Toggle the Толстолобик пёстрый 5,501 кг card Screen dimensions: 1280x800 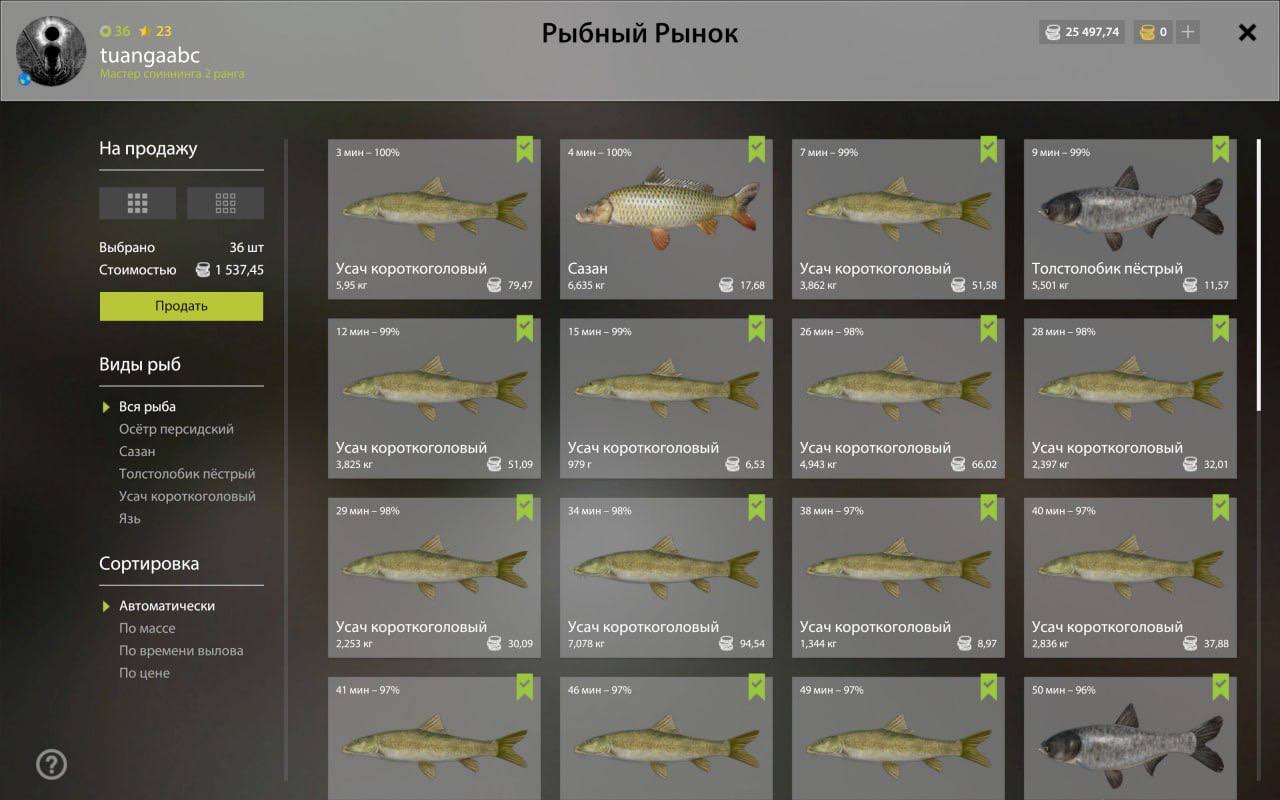click(x=1130, y=218)
